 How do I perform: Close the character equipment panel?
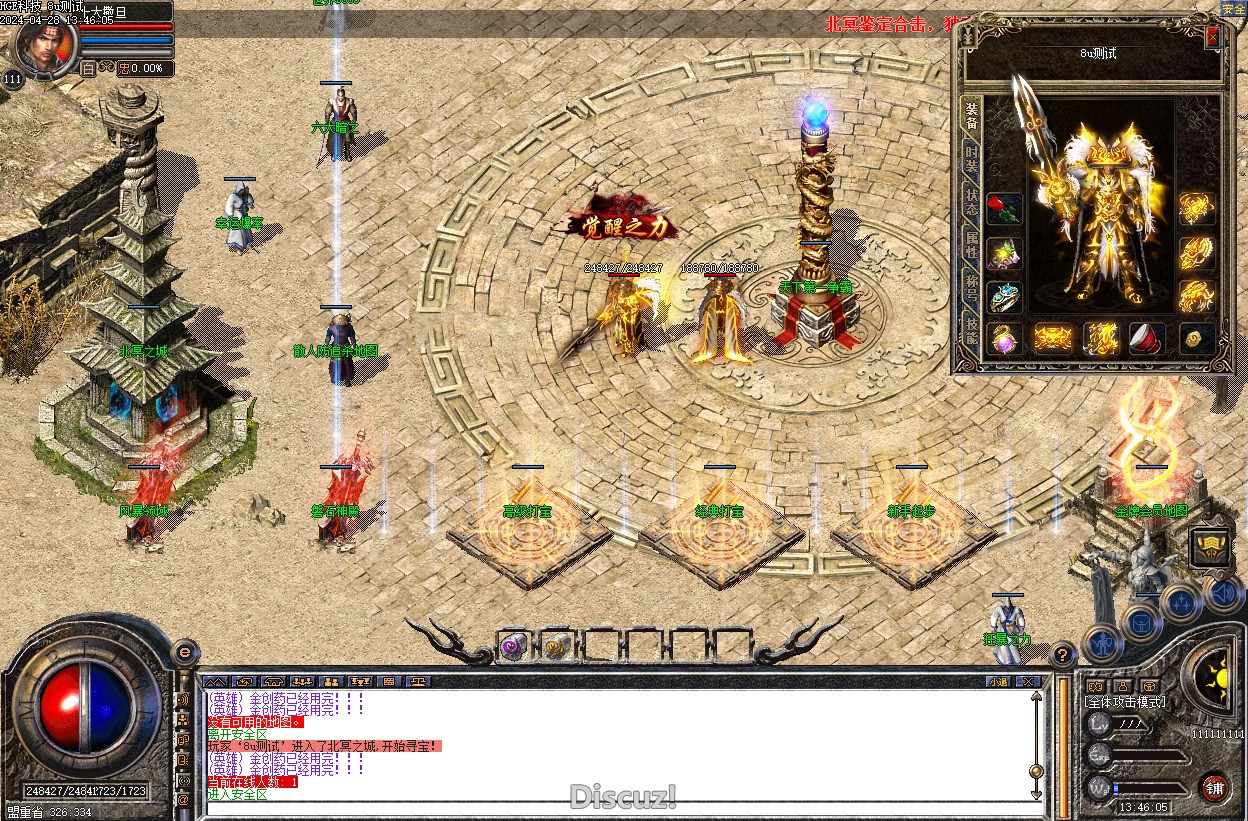click(1213, 37)
